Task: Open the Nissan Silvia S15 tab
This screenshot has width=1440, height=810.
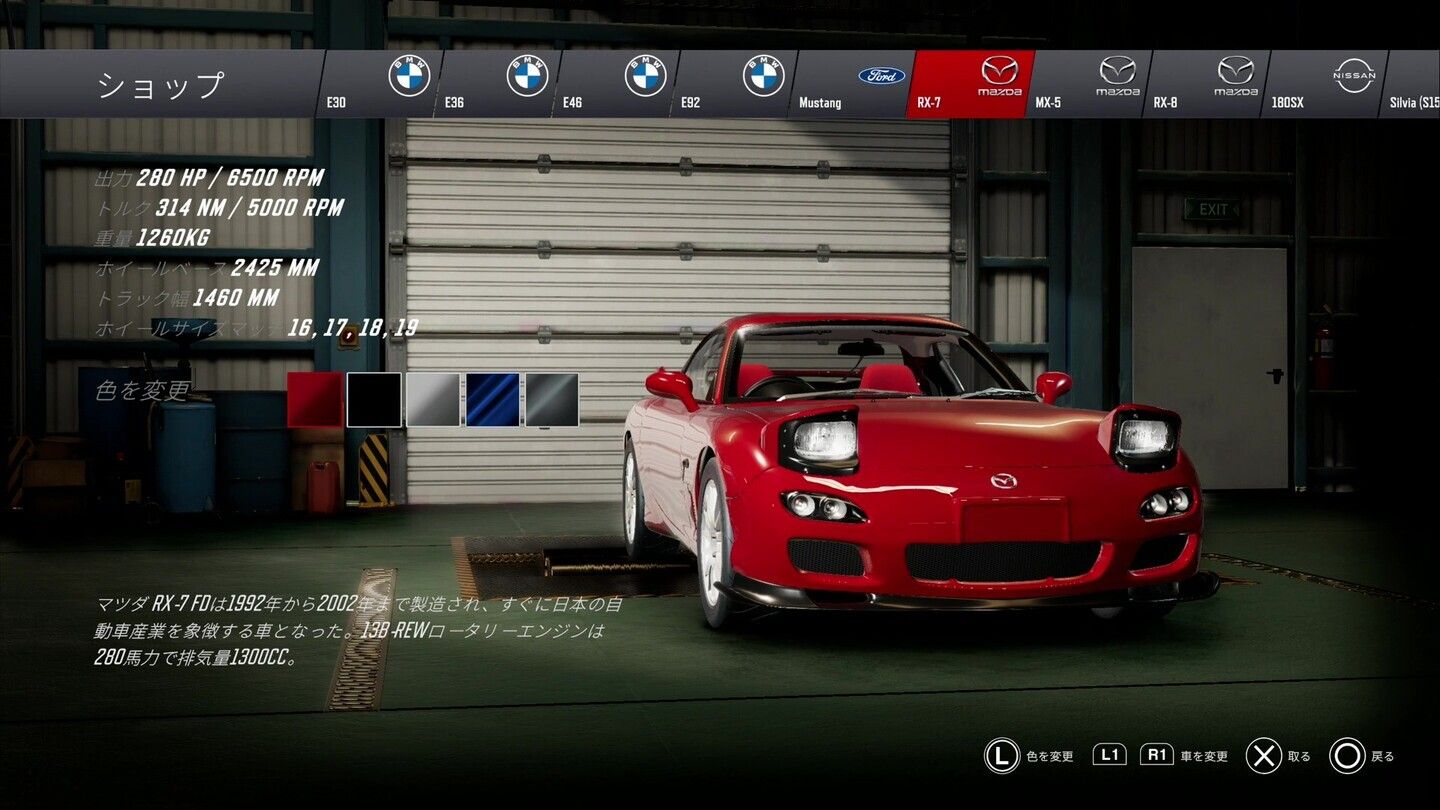Action: [1414, 84]
